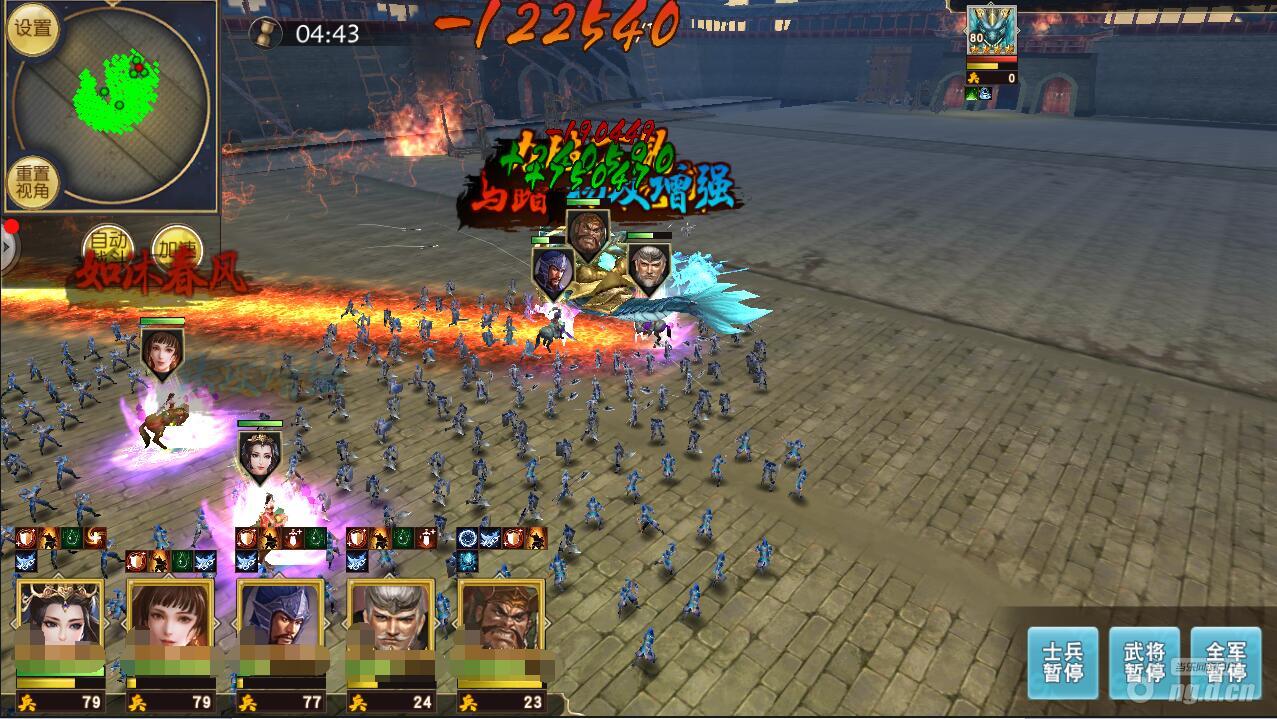Pause generals with 武将暂停
Viewport: 1277px width, 719px height.
pyautogui.click(x=1144, y=662)
